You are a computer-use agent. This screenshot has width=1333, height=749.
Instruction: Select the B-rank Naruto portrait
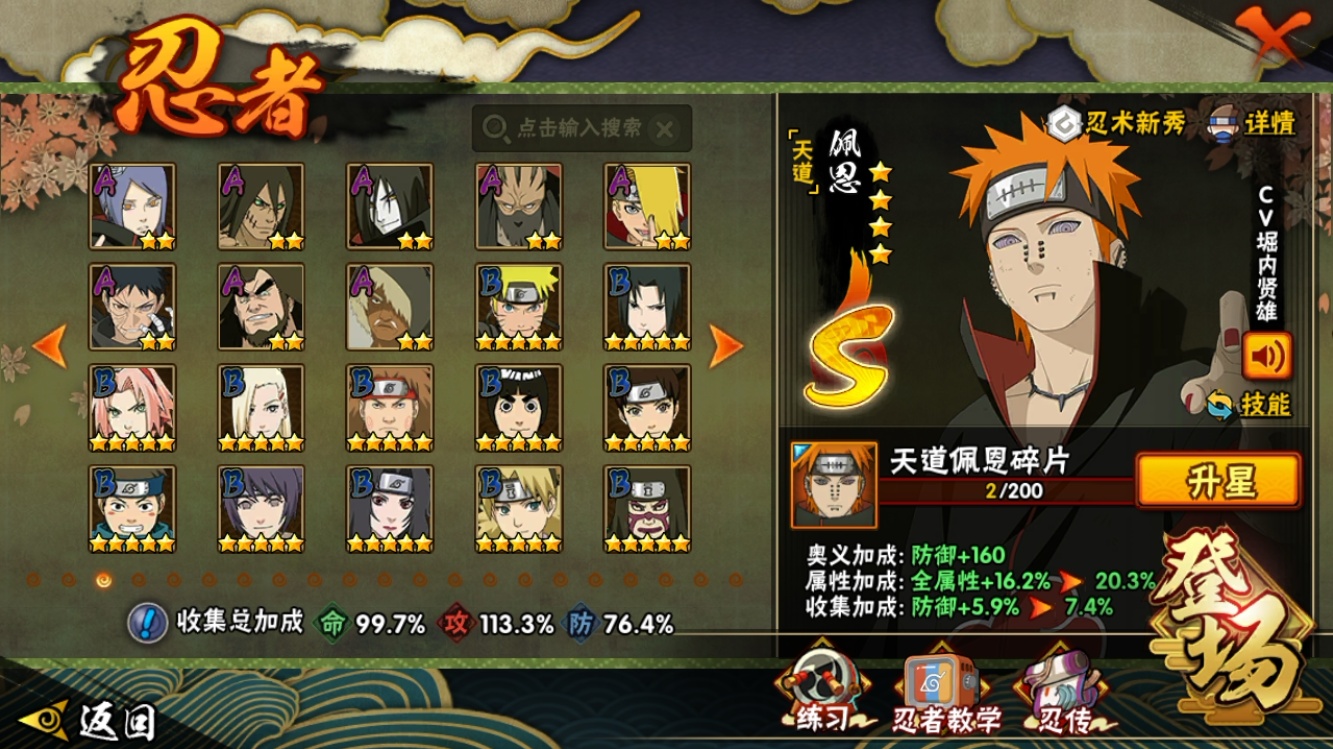click(x=518, y=307)
